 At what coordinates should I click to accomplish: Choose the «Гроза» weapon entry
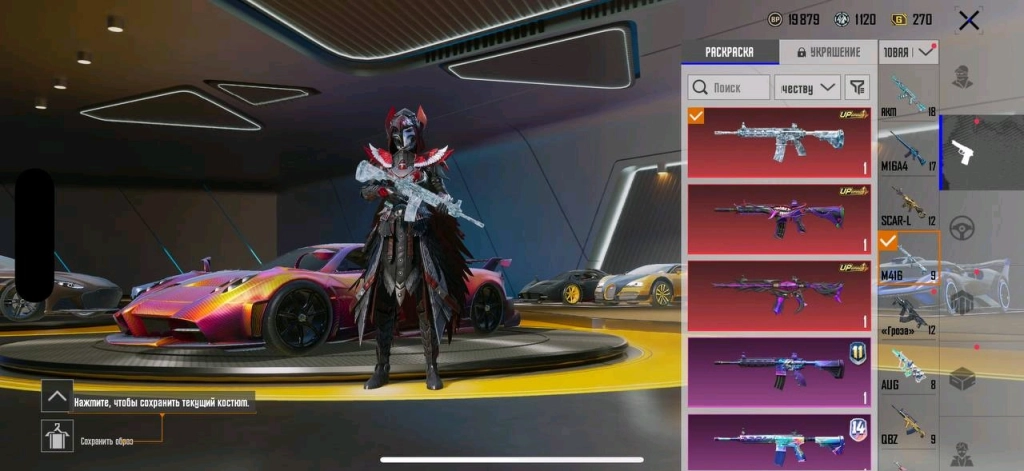tap(908, 313)
